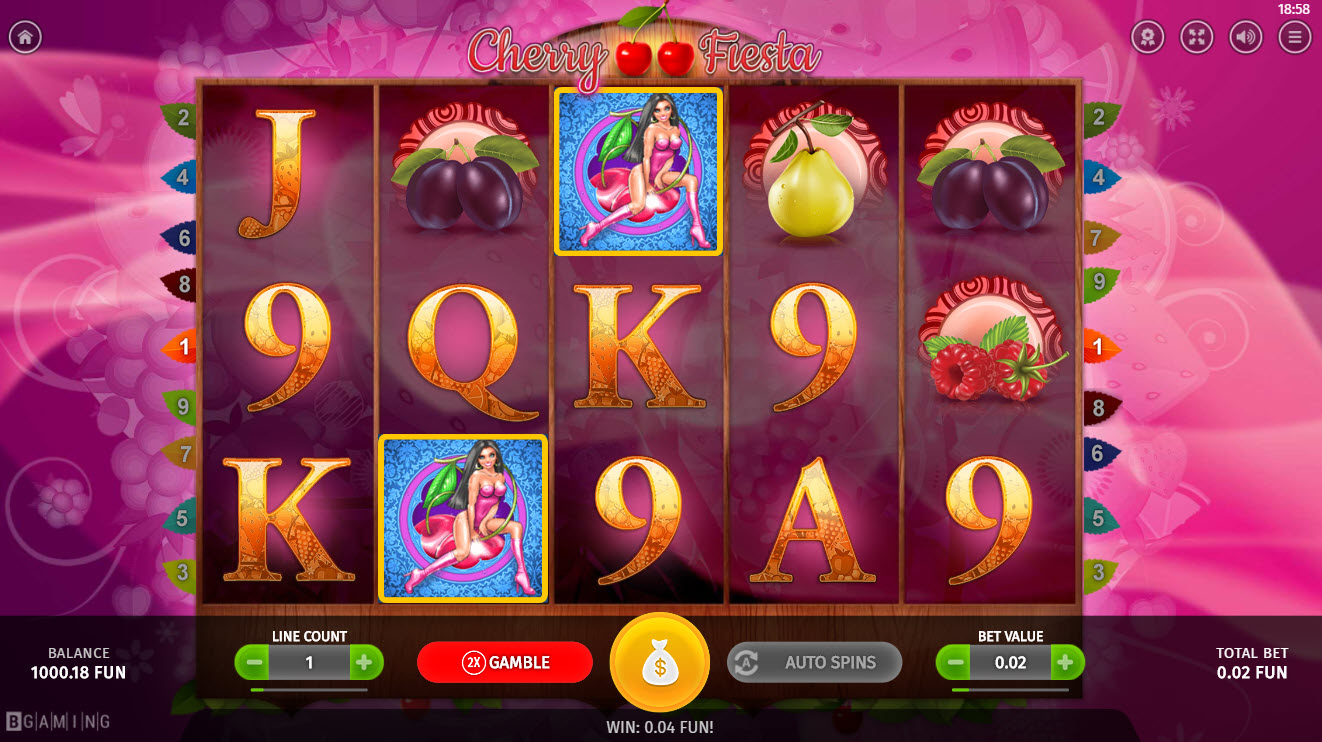Go to the home screen via house icon

[x=24, y=38]
